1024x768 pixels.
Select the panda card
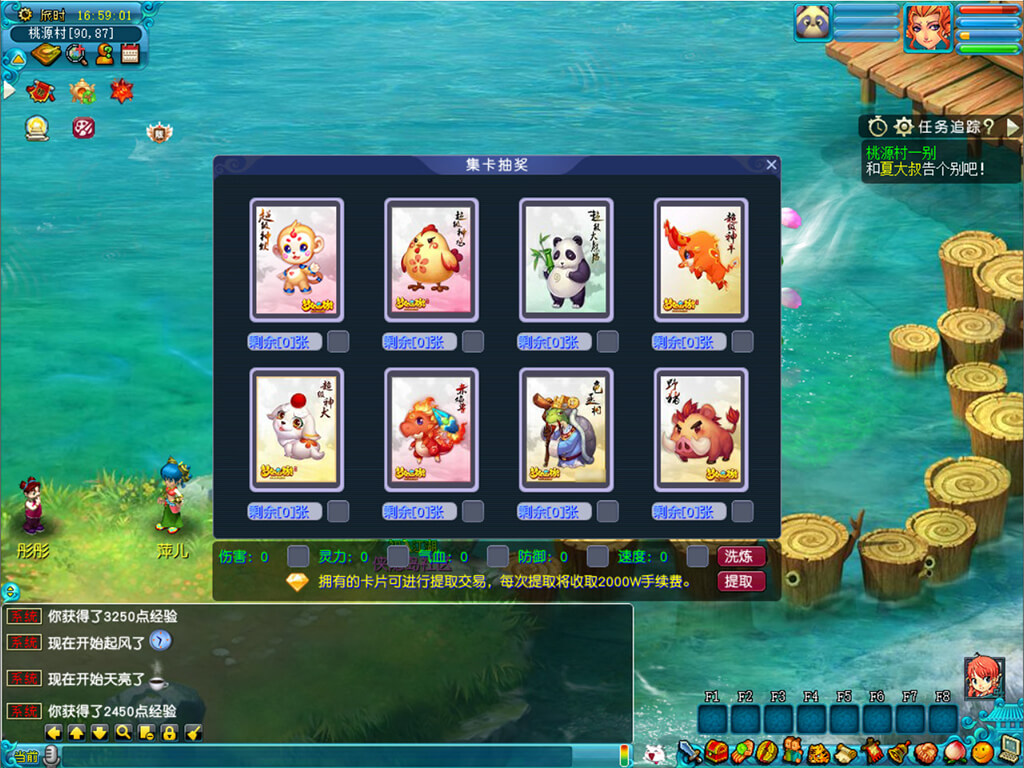566,259
